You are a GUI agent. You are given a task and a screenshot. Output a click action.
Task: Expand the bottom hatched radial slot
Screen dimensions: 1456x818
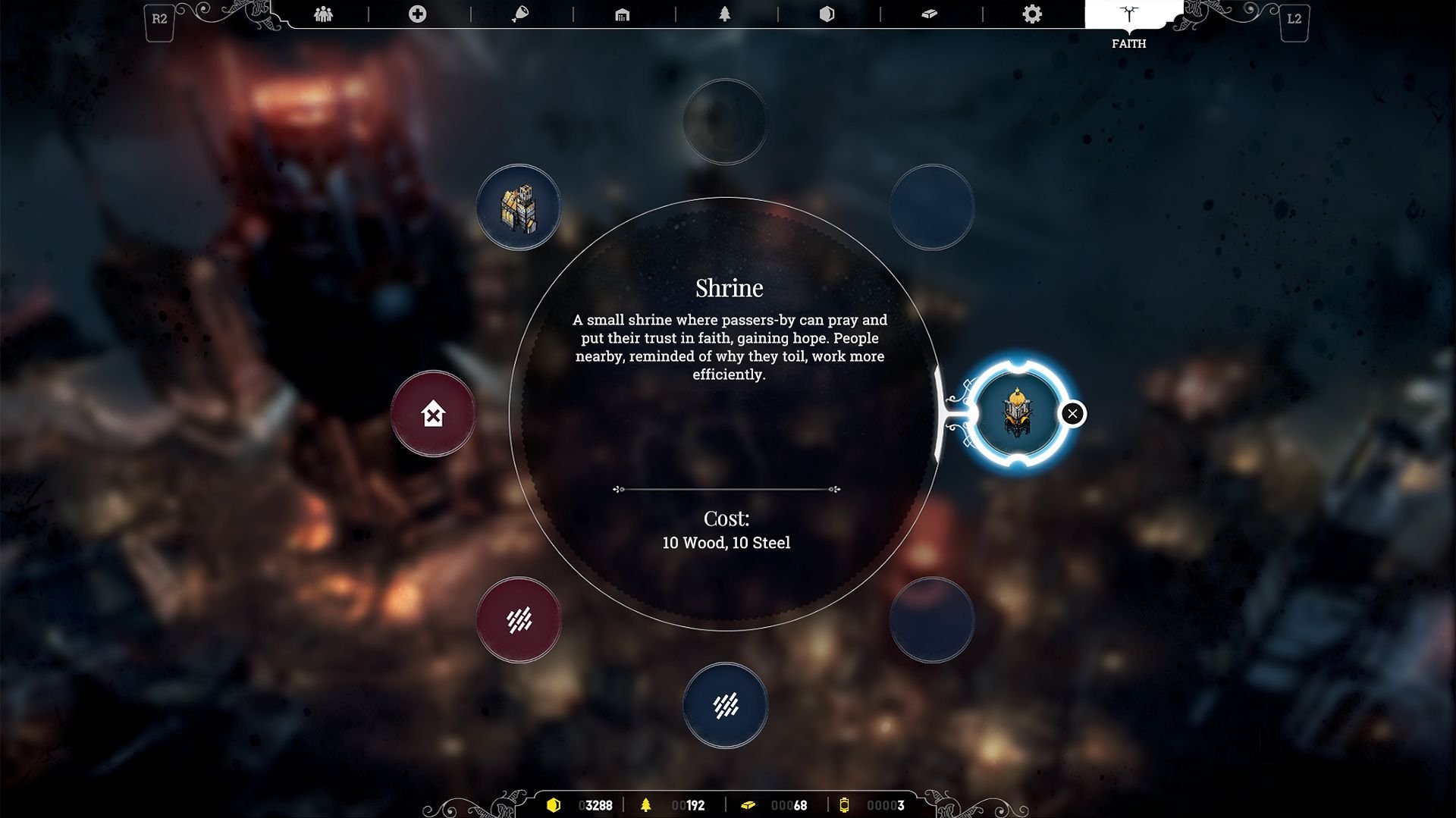(x=726, y=705)
